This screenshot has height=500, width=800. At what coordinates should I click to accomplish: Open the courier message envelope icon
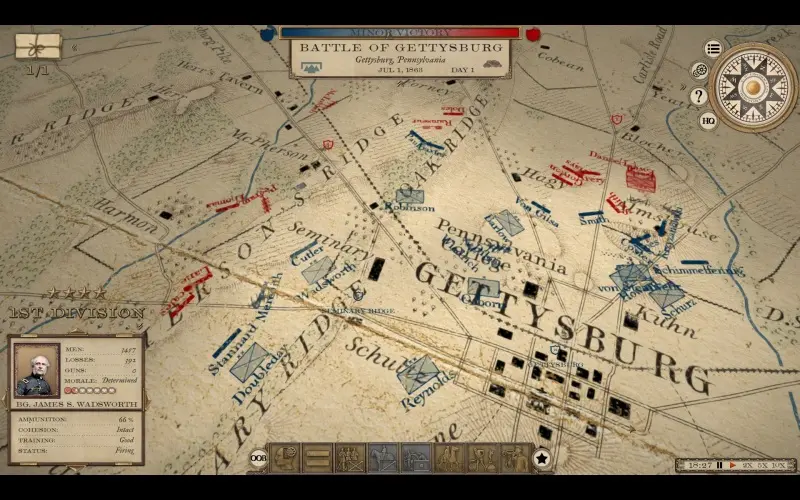pos(38,46)
